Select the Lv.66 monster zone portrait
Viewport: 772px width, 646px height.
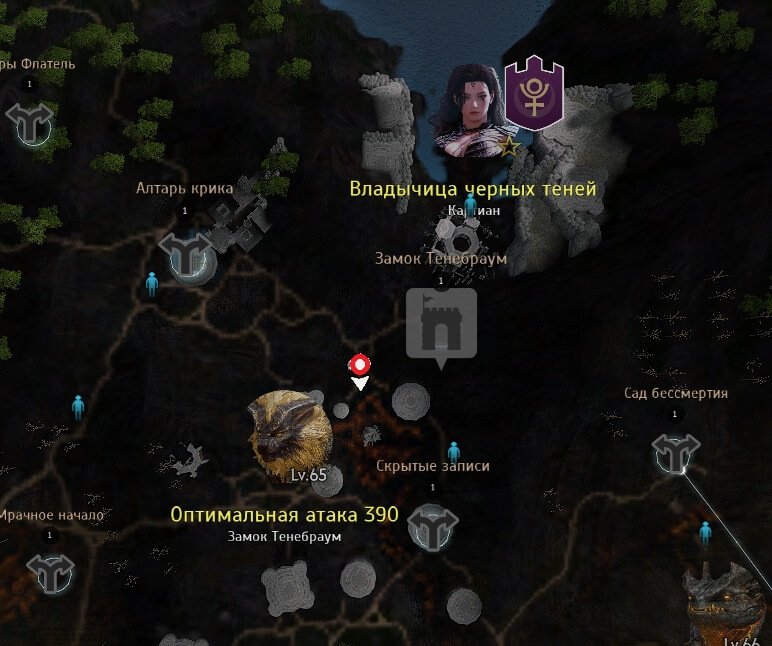(731, 603)
